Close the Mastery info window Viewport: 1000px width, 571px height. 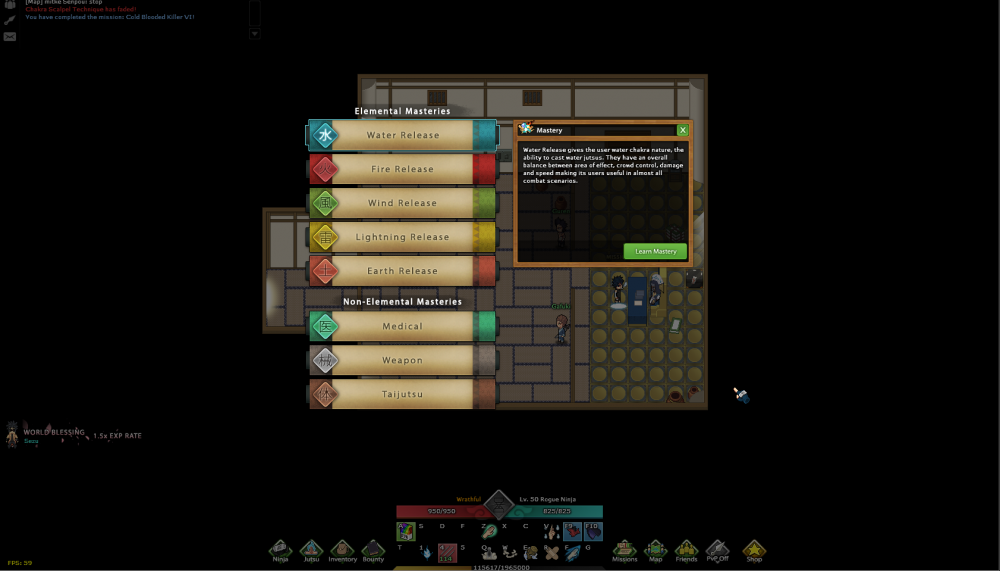[x=682, y=130]
